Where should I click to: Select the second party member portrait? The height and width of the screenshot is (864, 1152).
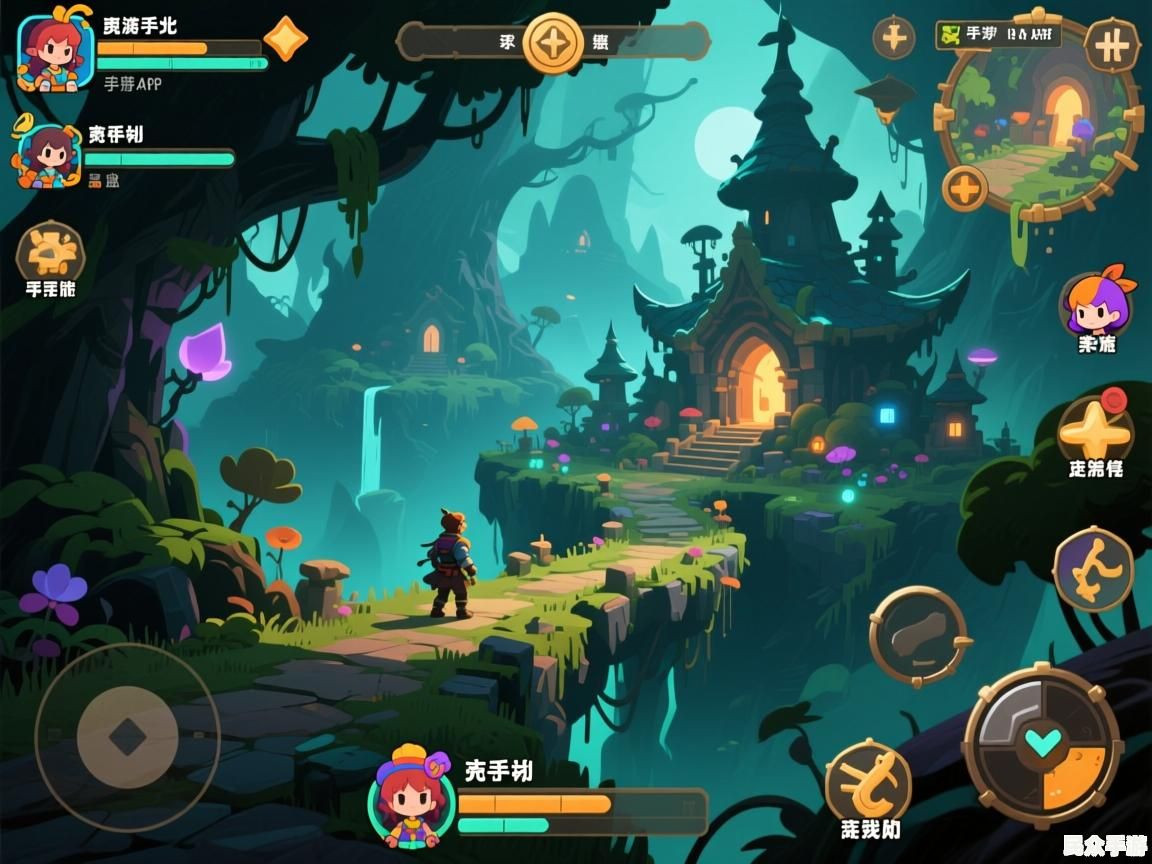[47, 155]
